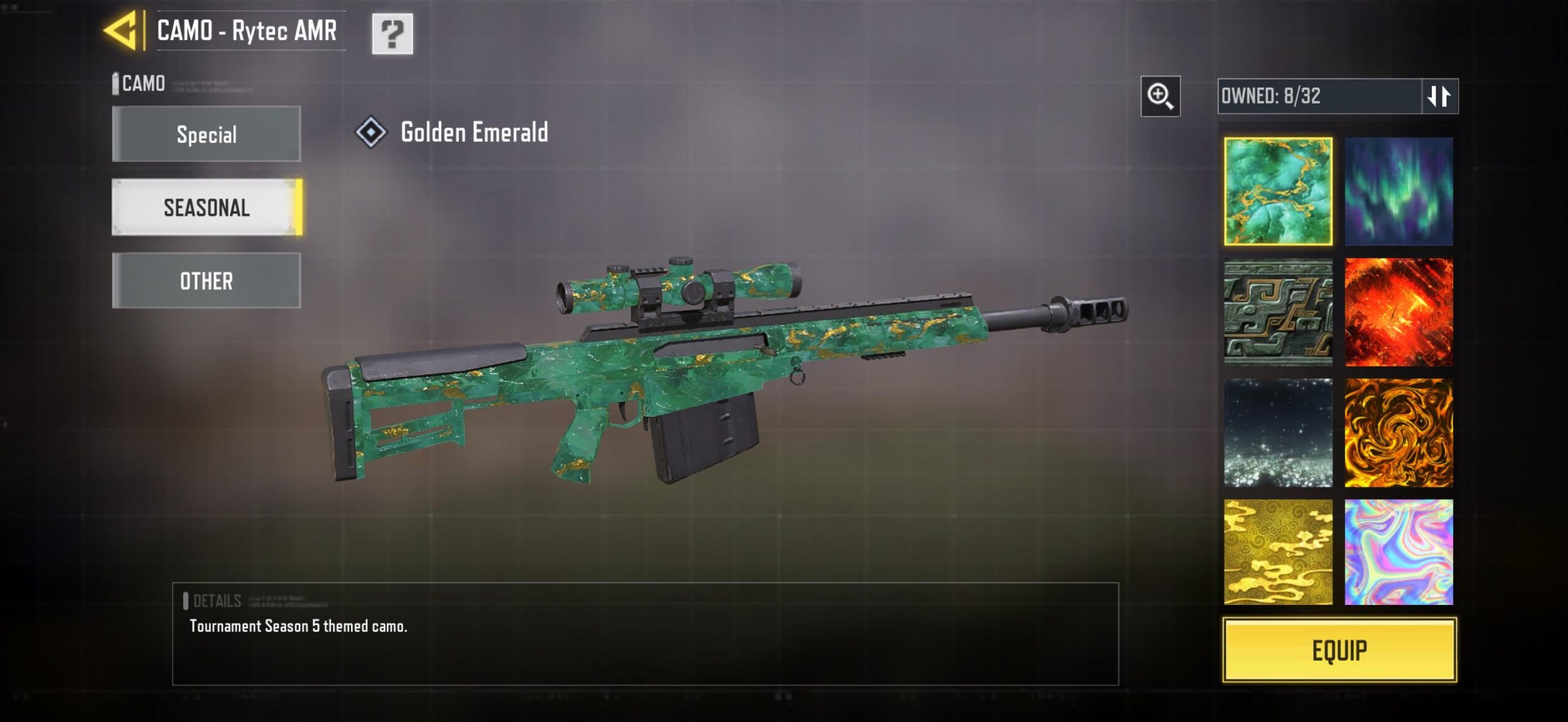
Task: Equip the selected camo
Action: tap(1340, 650)
